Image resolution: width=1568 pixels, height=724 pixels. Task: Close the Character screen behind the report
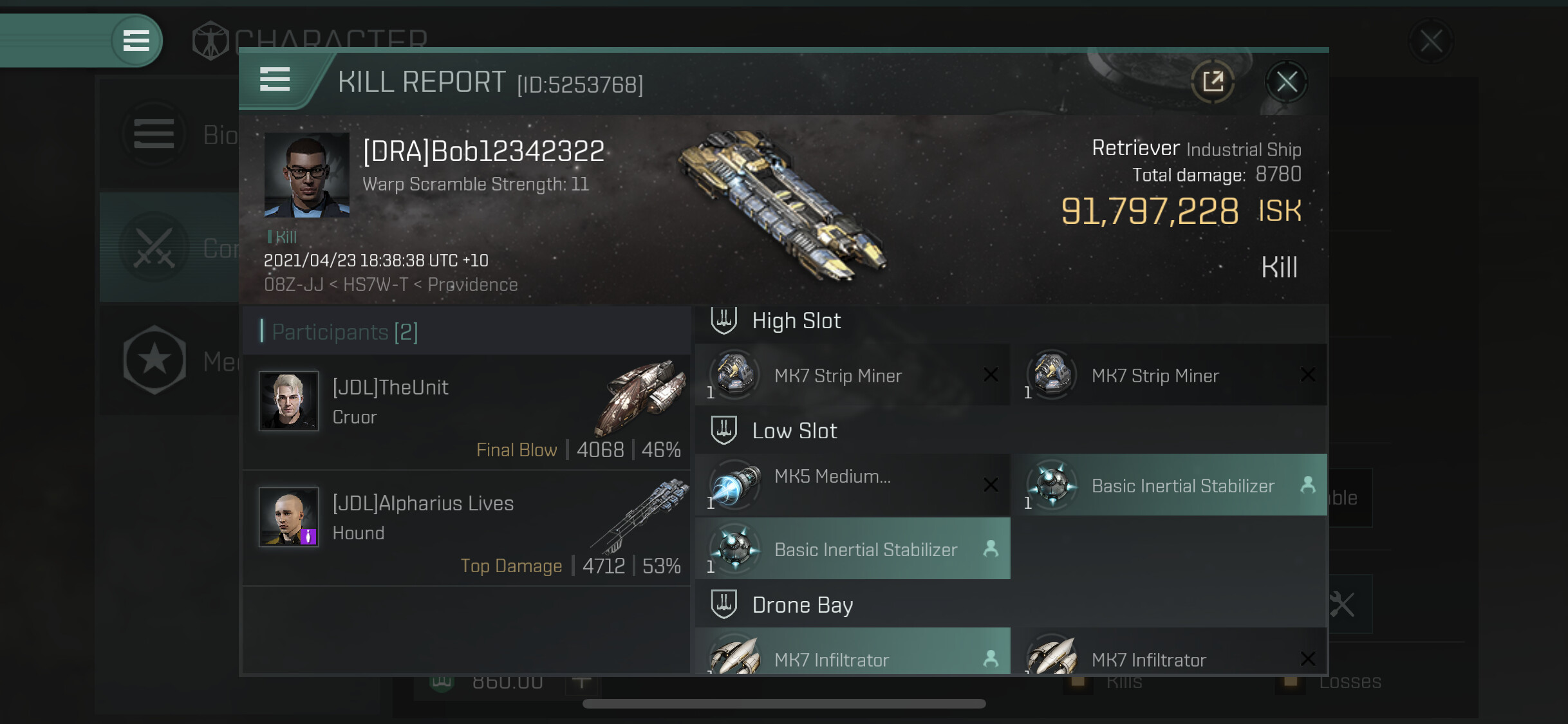pos(1430,42)
